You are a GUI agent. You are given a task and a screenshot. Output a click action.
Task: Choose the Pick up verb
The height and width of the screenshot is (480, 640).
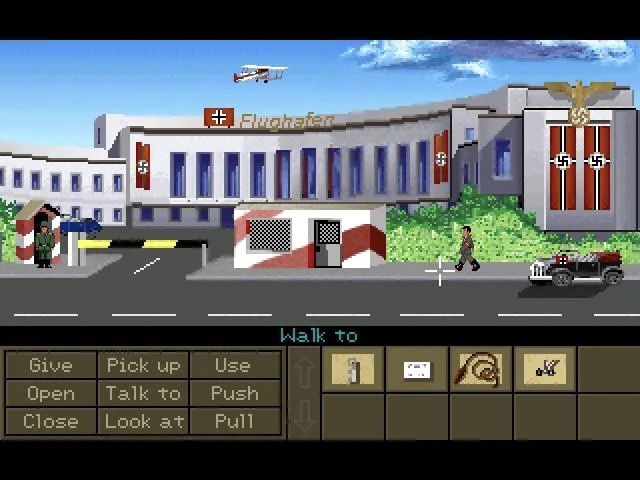coord(143,366)
